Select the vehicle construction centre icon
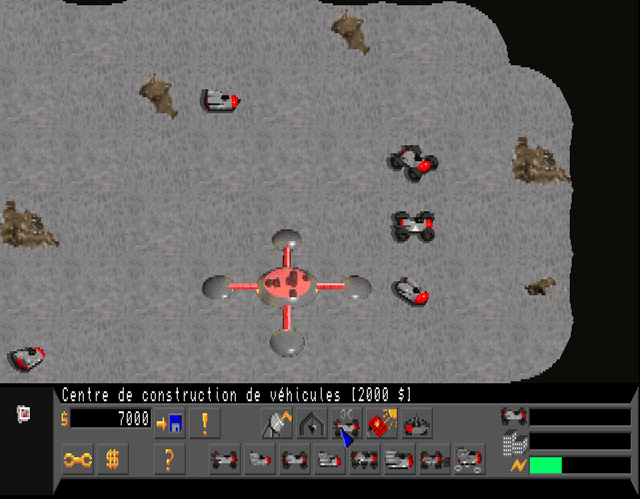 345,424
